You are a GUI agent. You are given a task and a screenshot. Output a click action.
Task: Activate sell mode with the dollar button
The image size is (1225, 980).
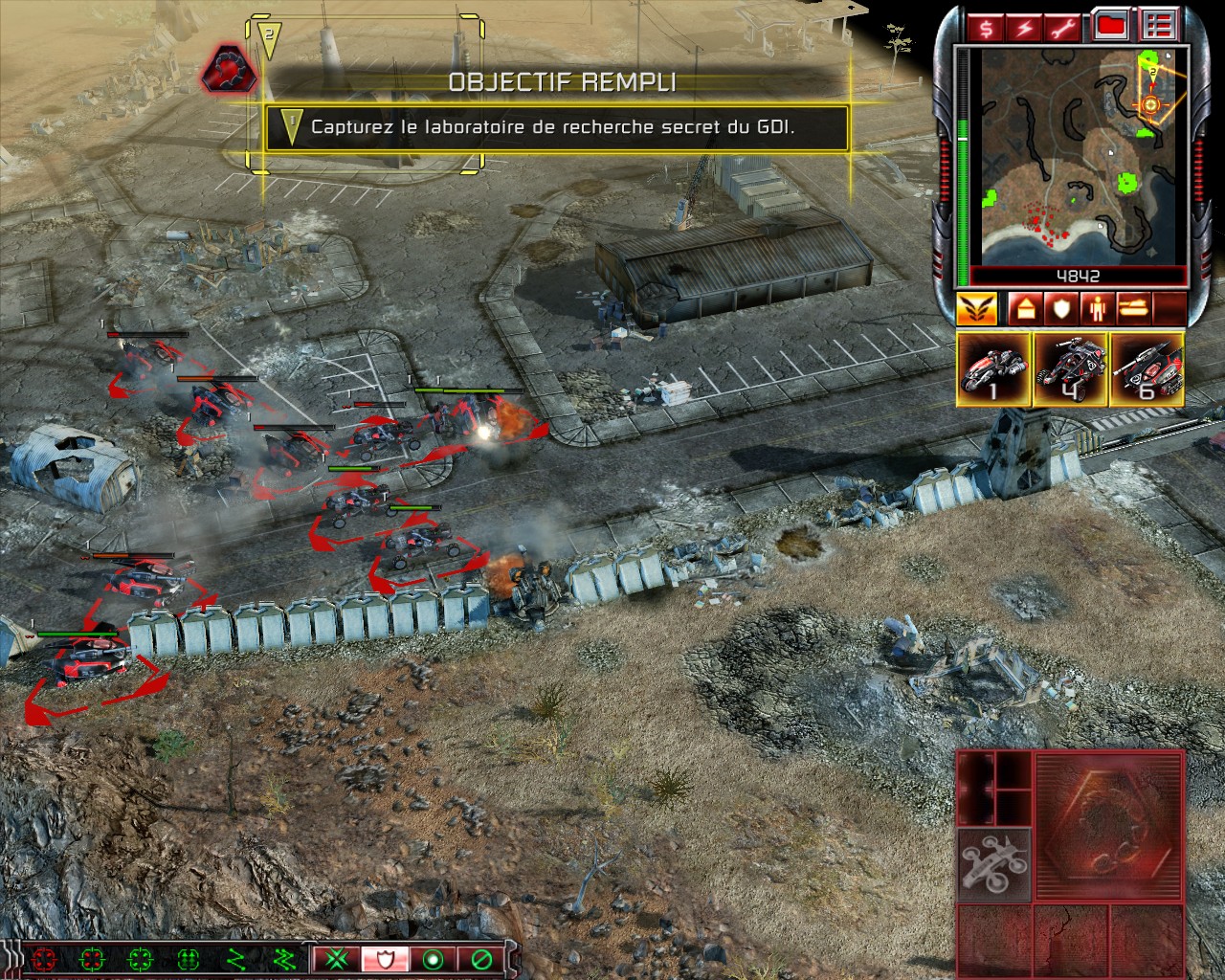pos(986,27)
